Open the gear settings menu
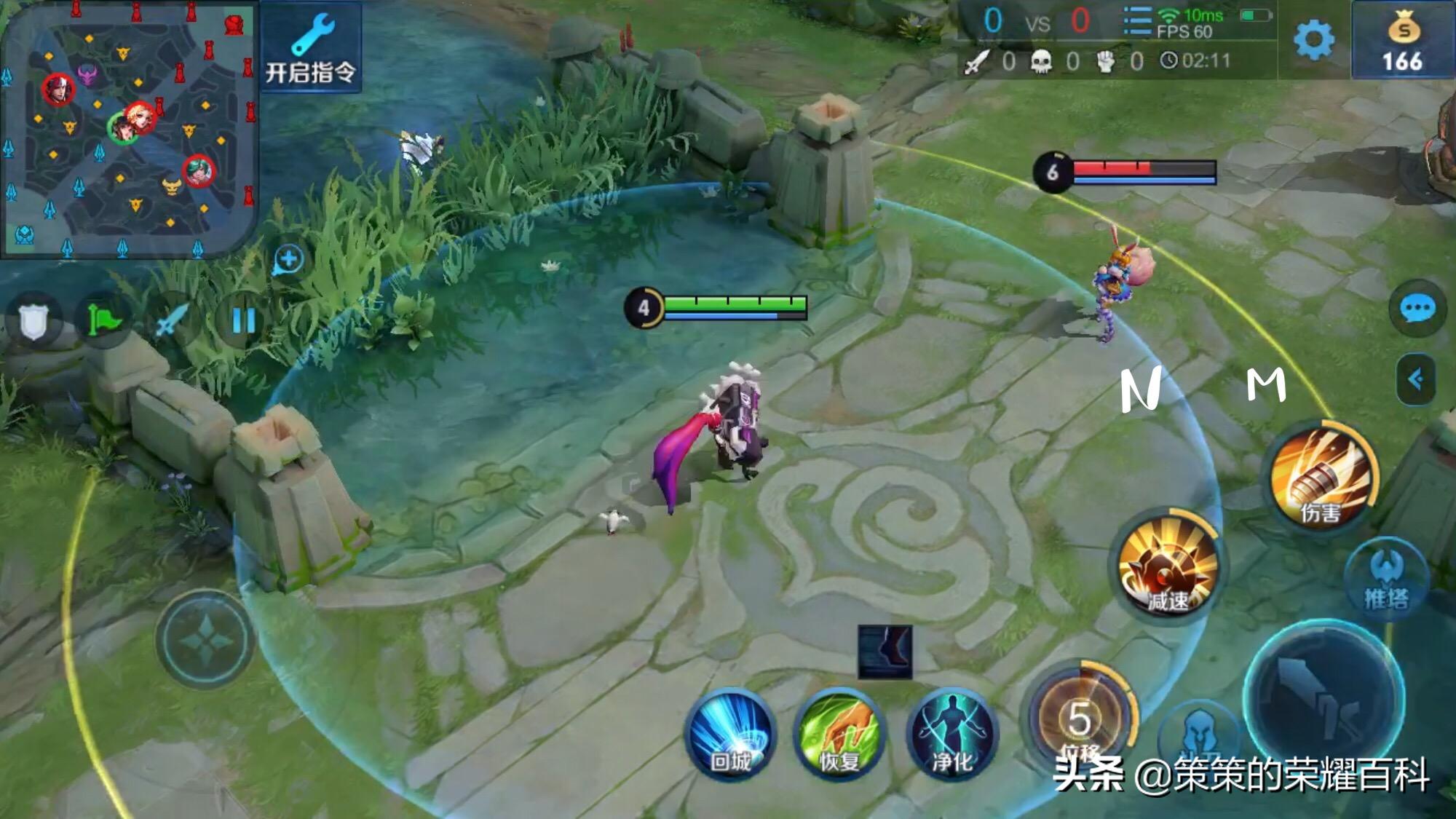Image resolution: width=1456 pixels, height=819 pixels. (x=1313, y=40)
